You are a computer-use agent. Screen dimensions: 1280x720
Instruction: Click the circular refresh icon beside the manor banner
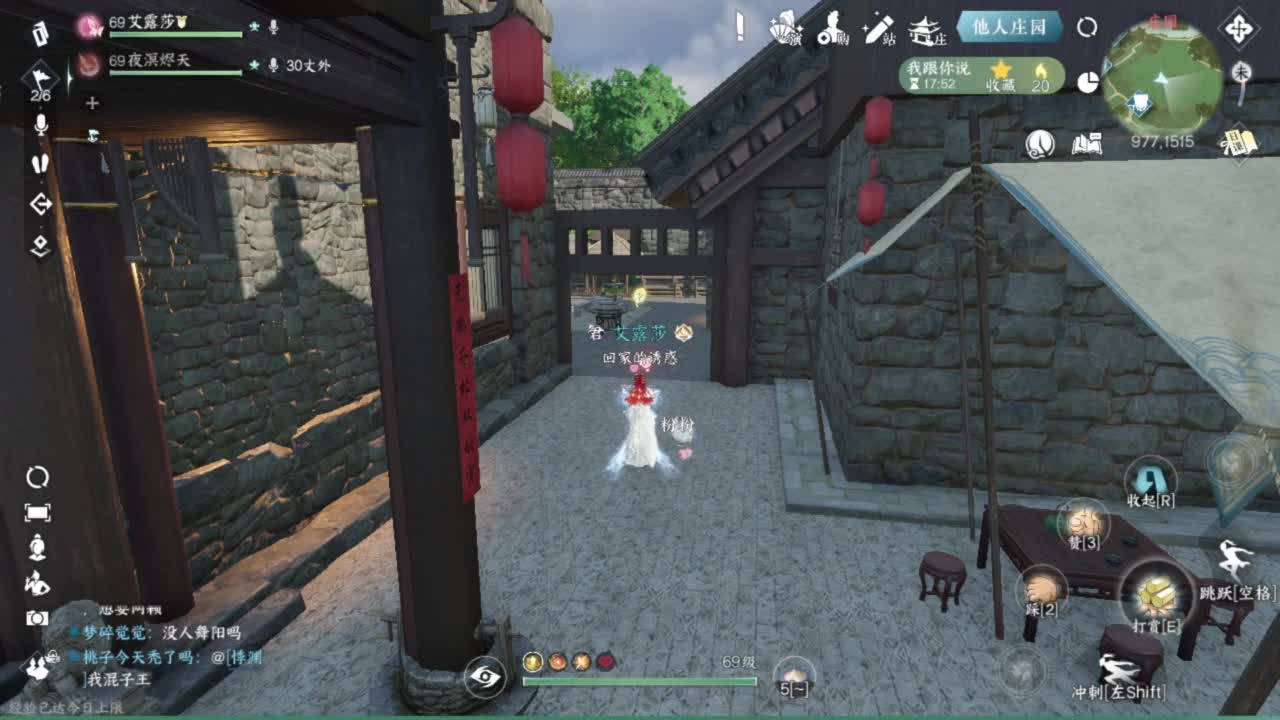(1087, 26)
